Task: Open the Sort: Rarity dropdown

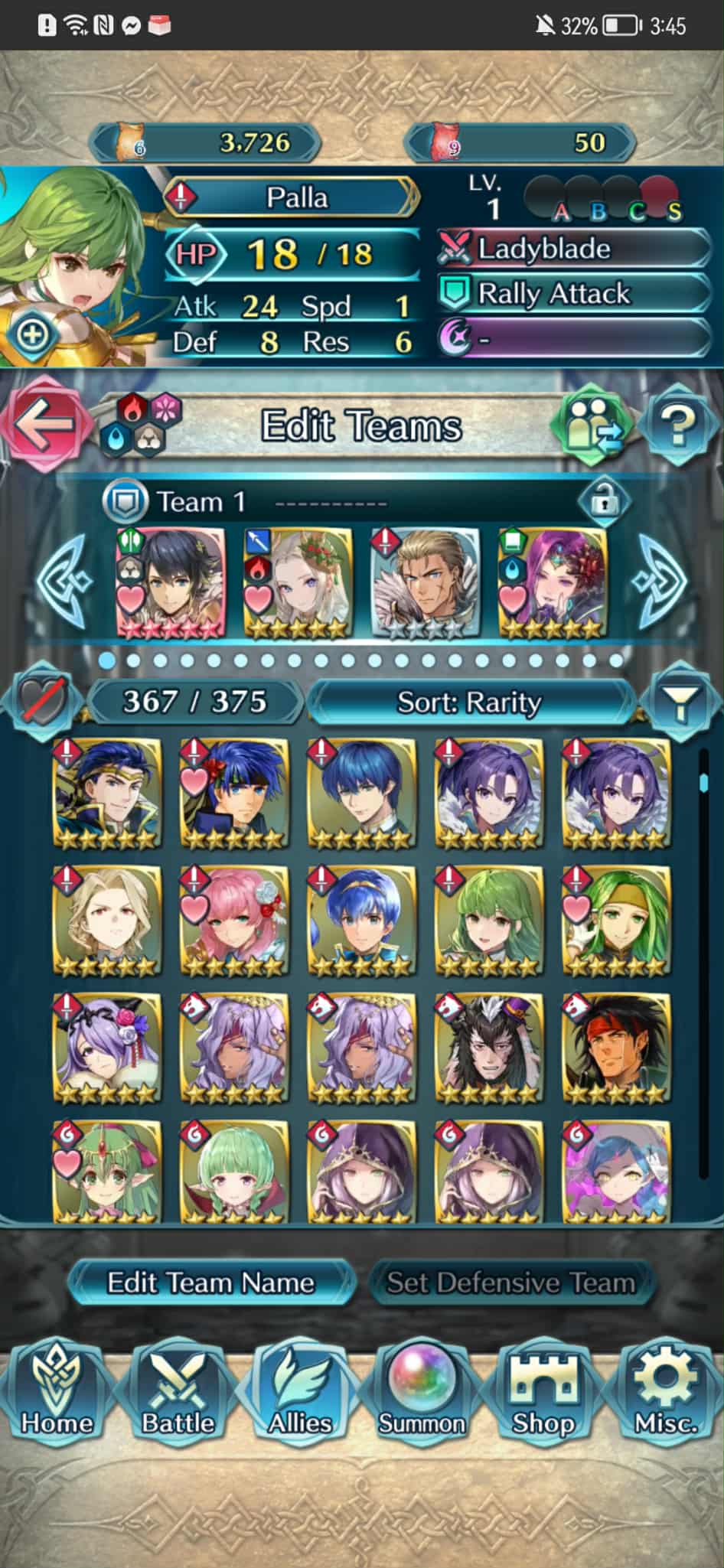Action: pyautogui.click(x=469, y=702)
